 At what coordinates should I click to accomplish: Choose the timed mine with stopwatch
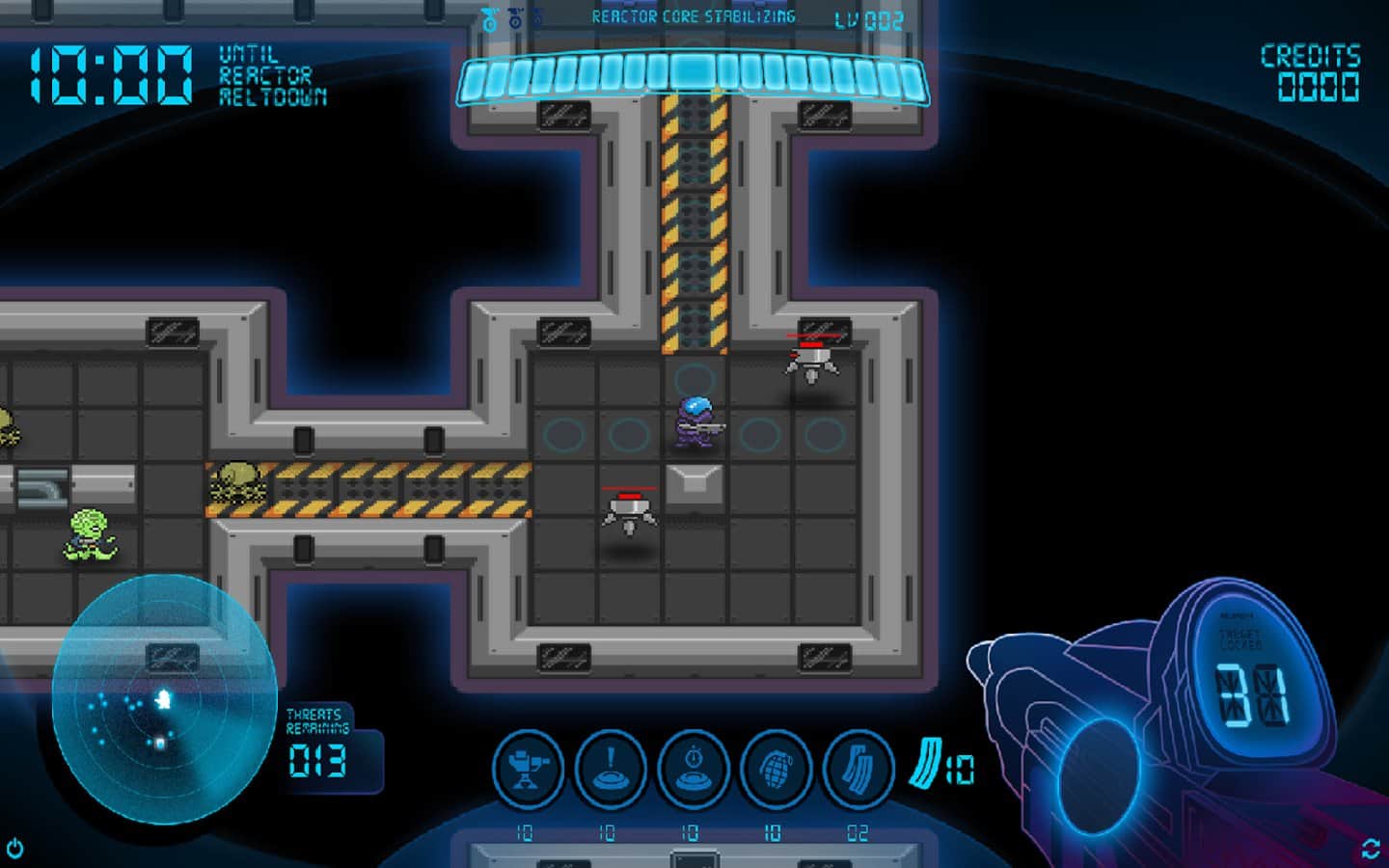(694, 769)
